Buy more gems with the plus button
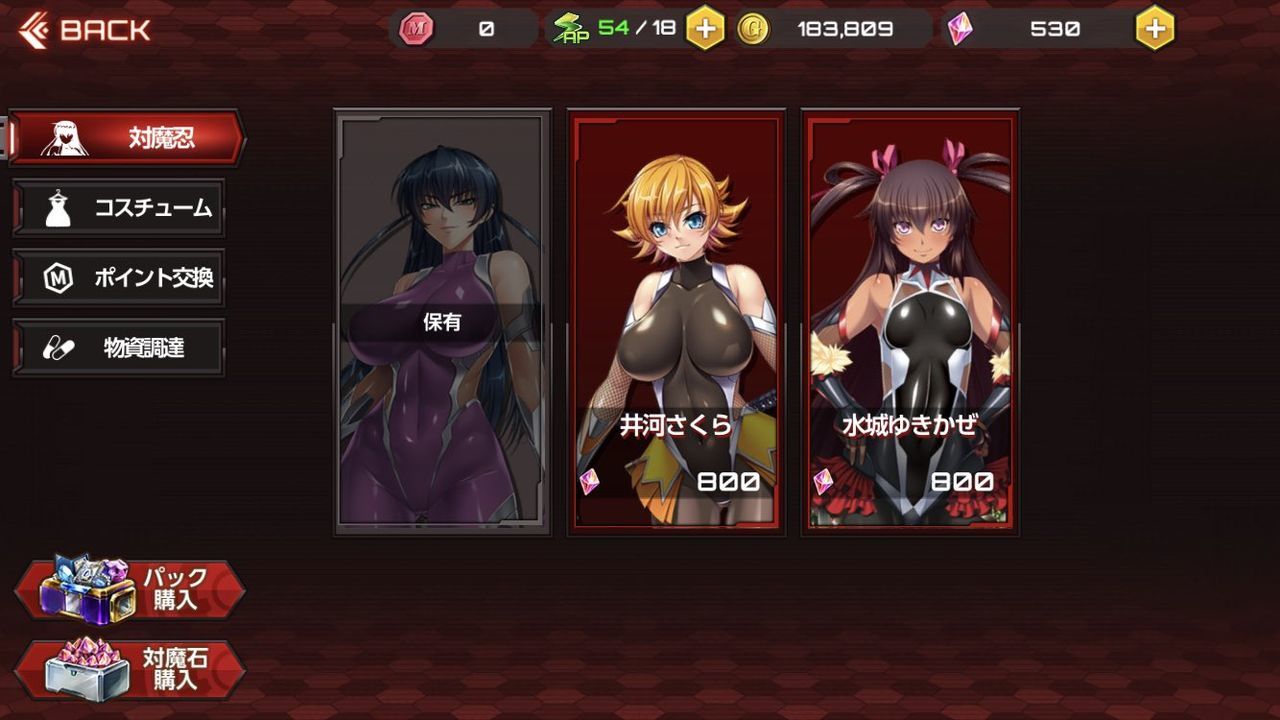The image size is (1280, 720). (x=1155, y=29)
